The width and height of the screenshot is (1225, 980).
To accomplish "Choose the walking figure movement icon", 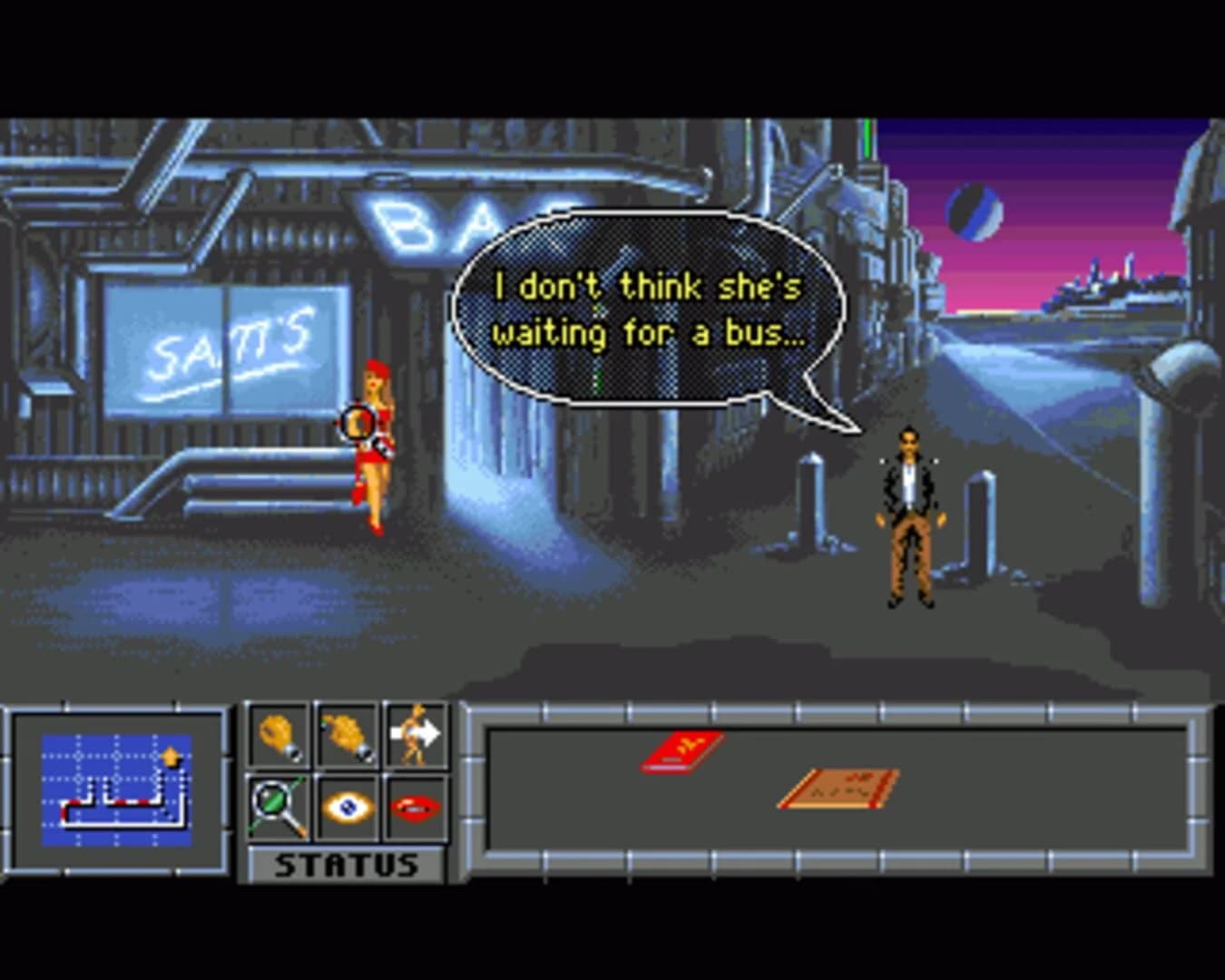I will coord(416,733).
